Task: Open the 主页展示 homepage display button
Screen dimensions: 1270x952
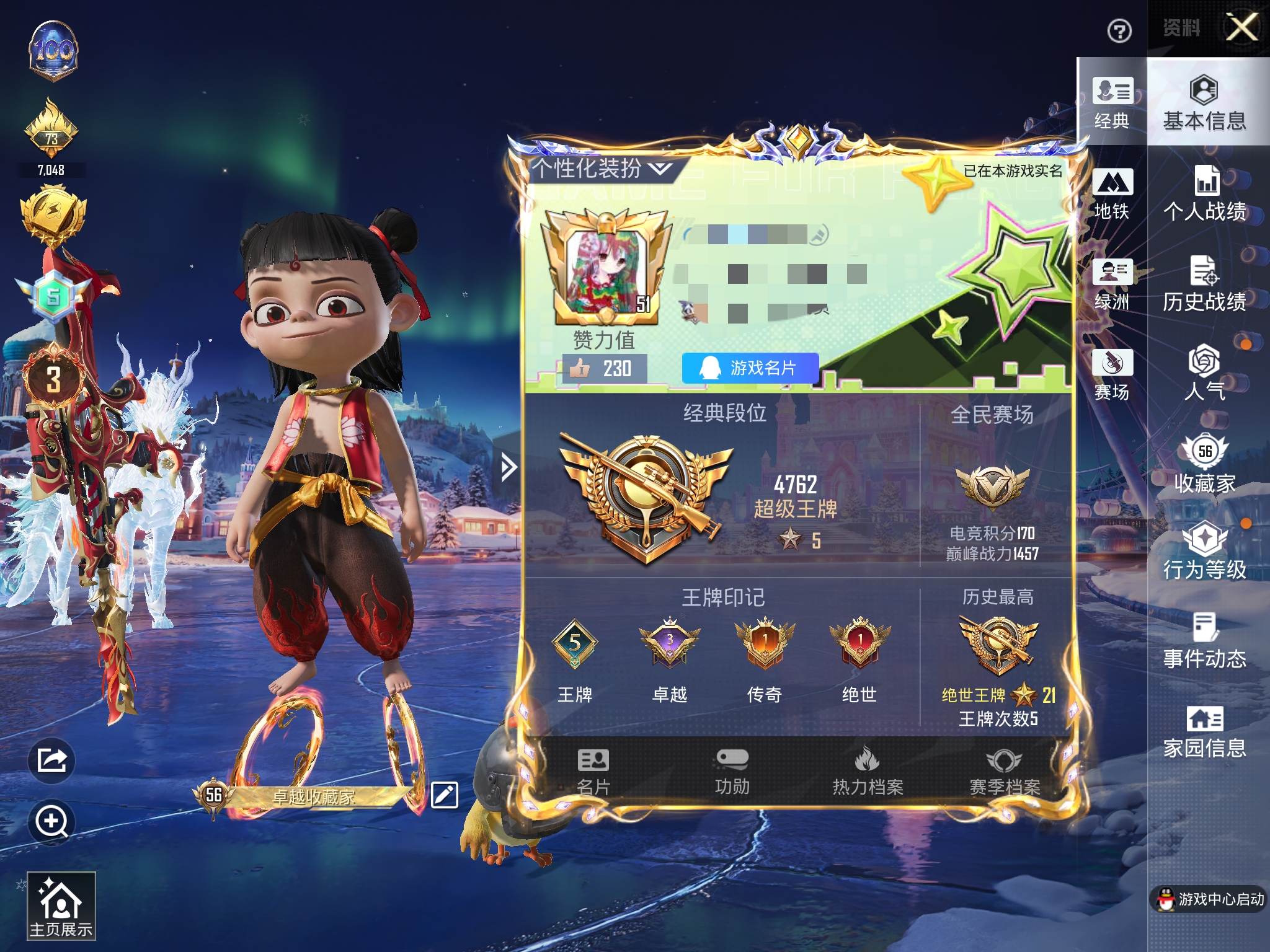Action: pyautogui.click(x=61, y=906)
